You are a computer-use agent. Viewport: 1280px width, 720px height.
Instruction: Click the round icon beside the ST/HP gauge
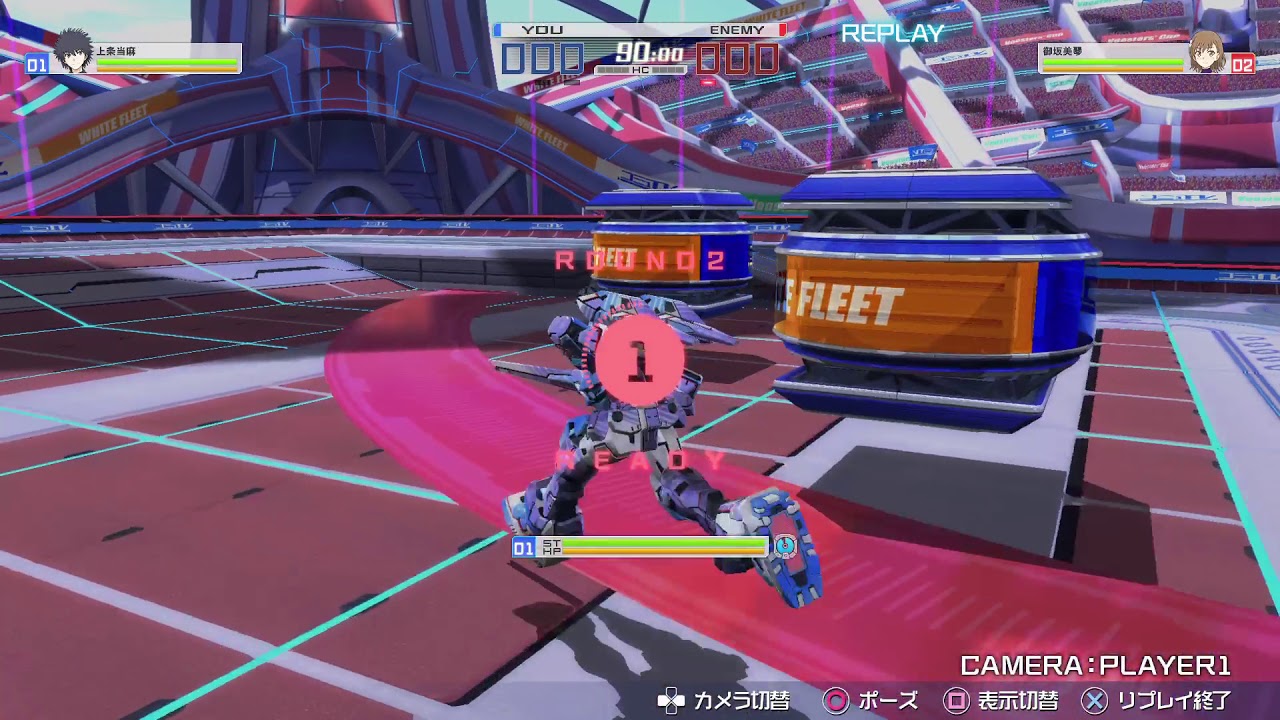tap(785, 546)
